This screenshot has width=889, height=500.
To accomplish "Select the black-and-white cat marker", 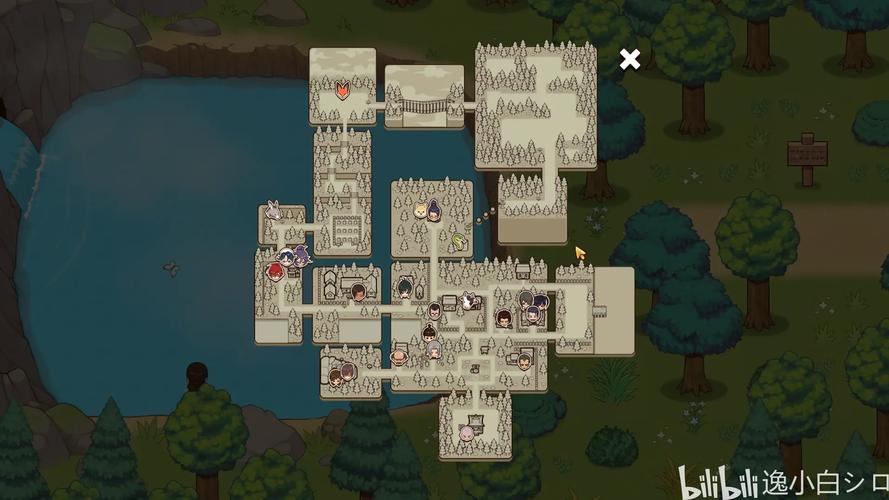I will pyautogui.click(x=468, y=299).
